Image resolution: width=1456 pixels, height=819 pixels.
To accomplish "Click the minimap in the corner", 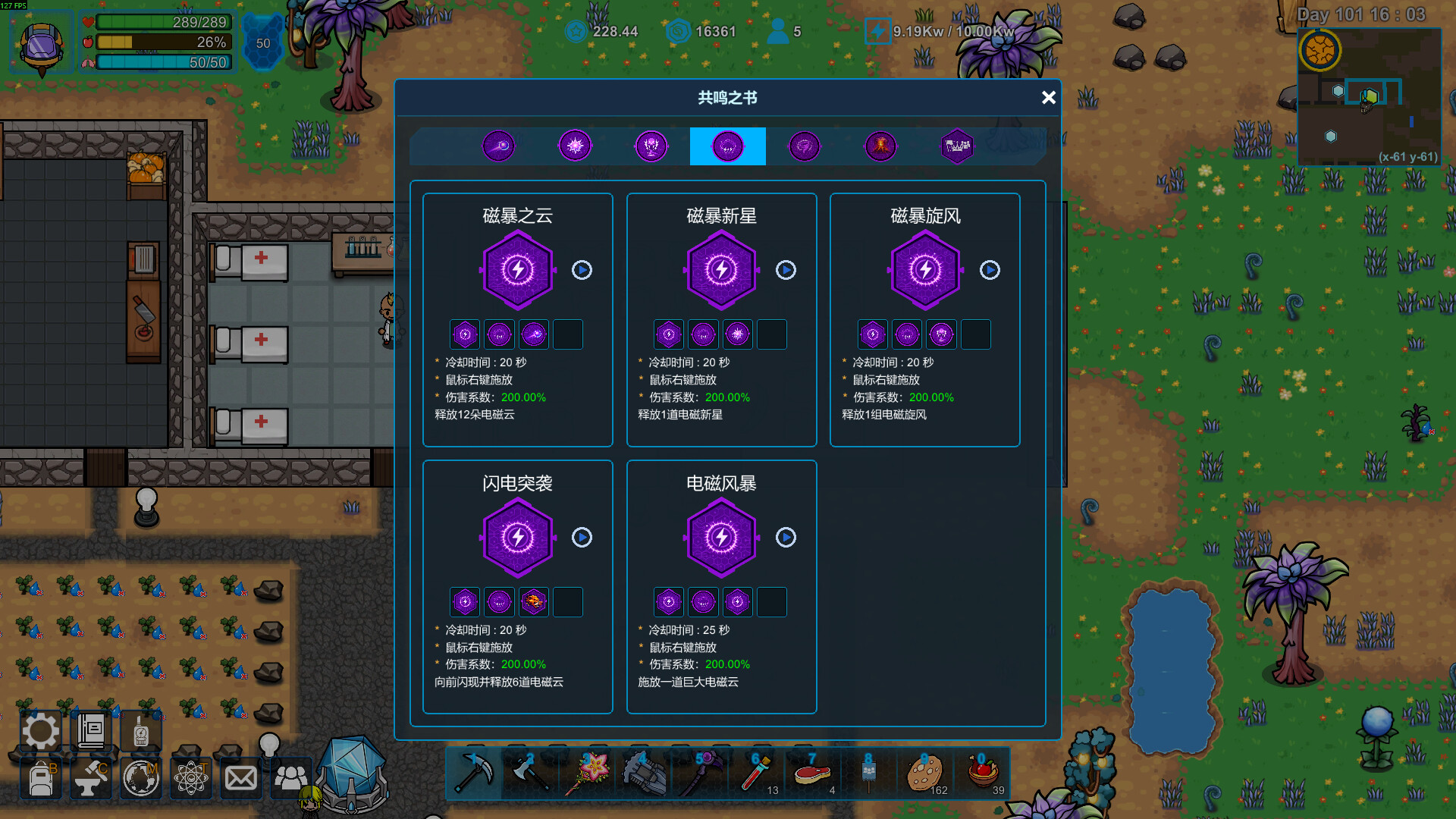I will coord(1369,96).
